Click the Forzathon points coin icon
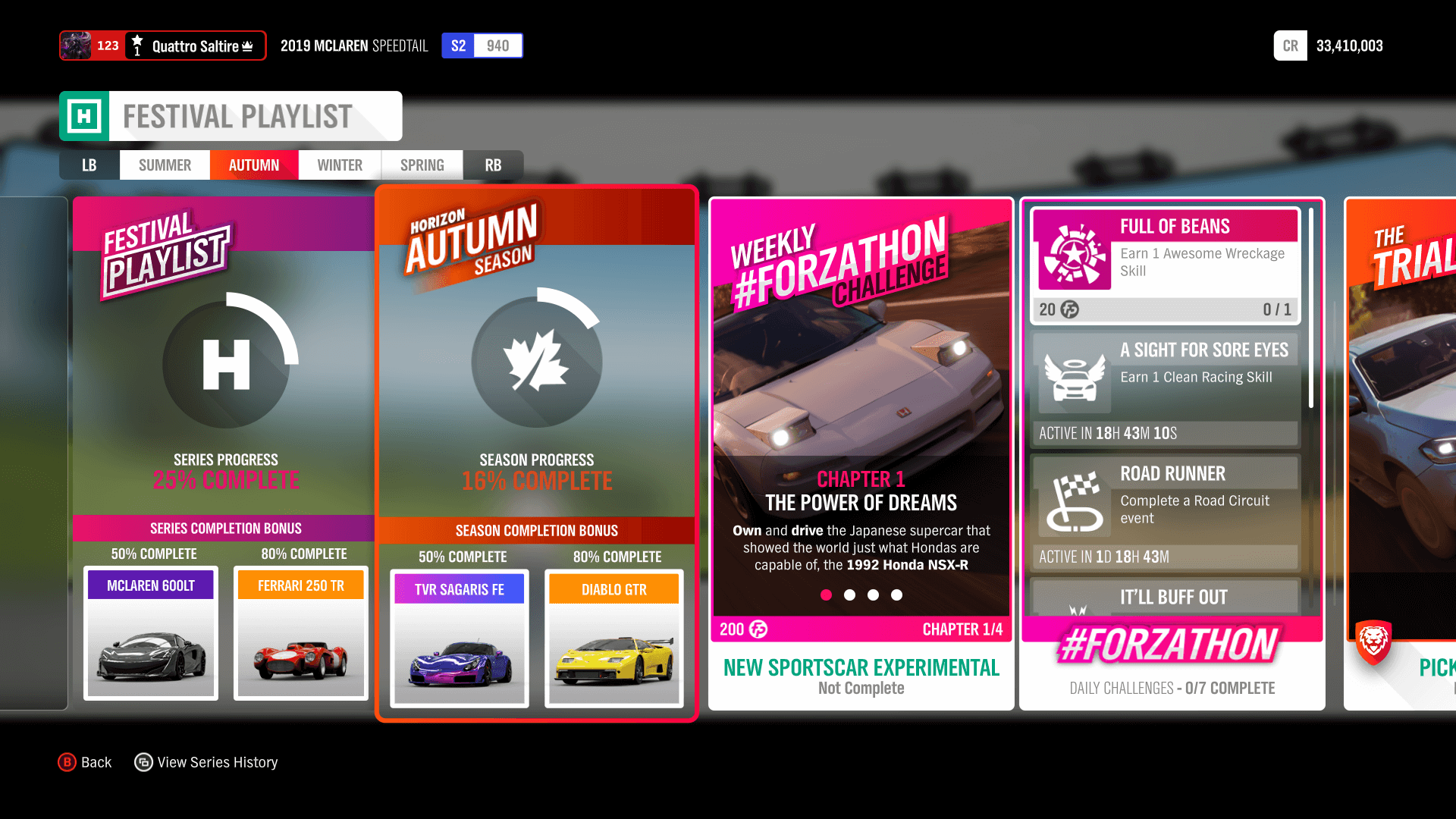 click(x=757, y=629)
